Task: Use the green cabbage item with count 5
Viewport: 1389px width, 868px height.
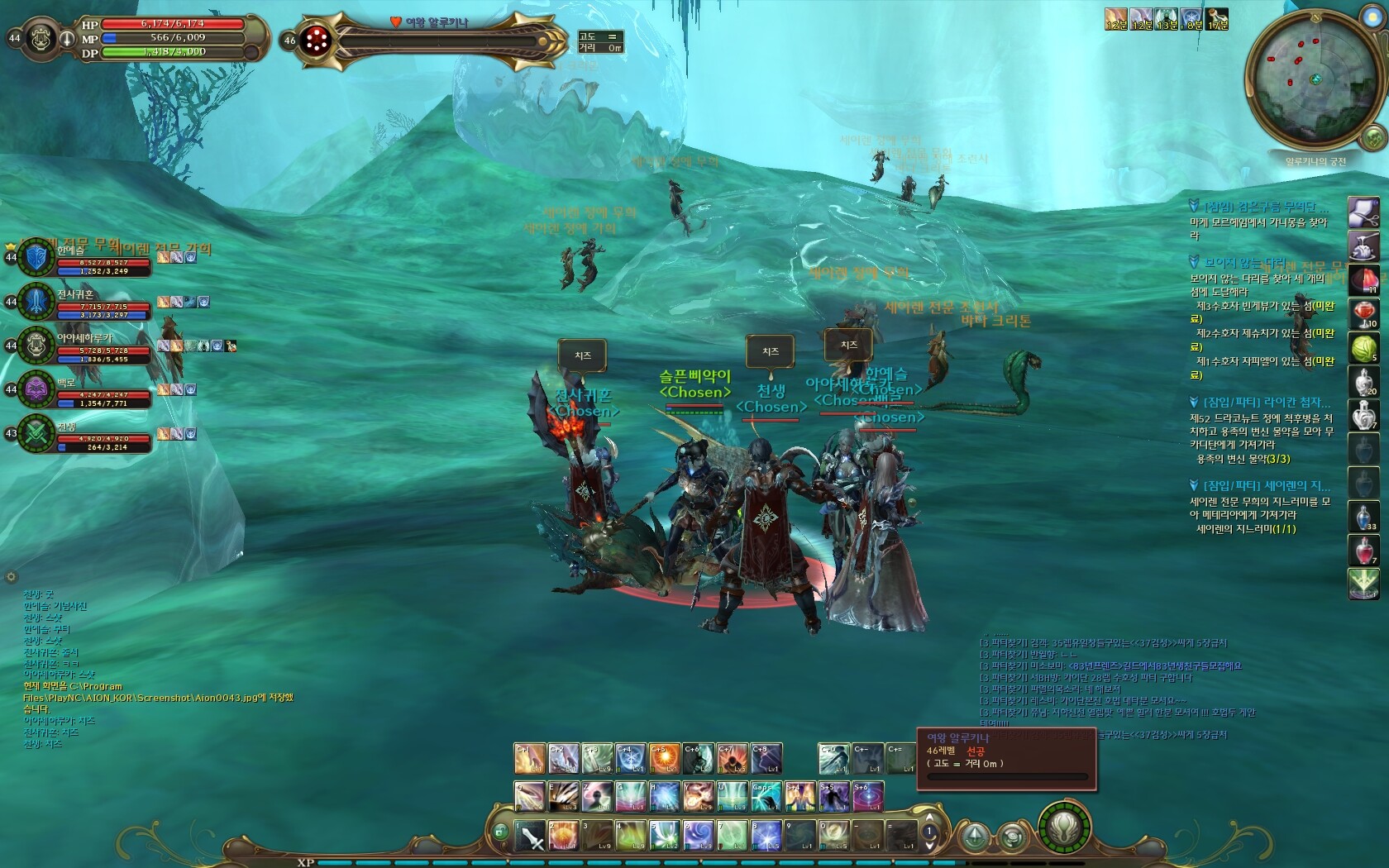Action: 1363,348
